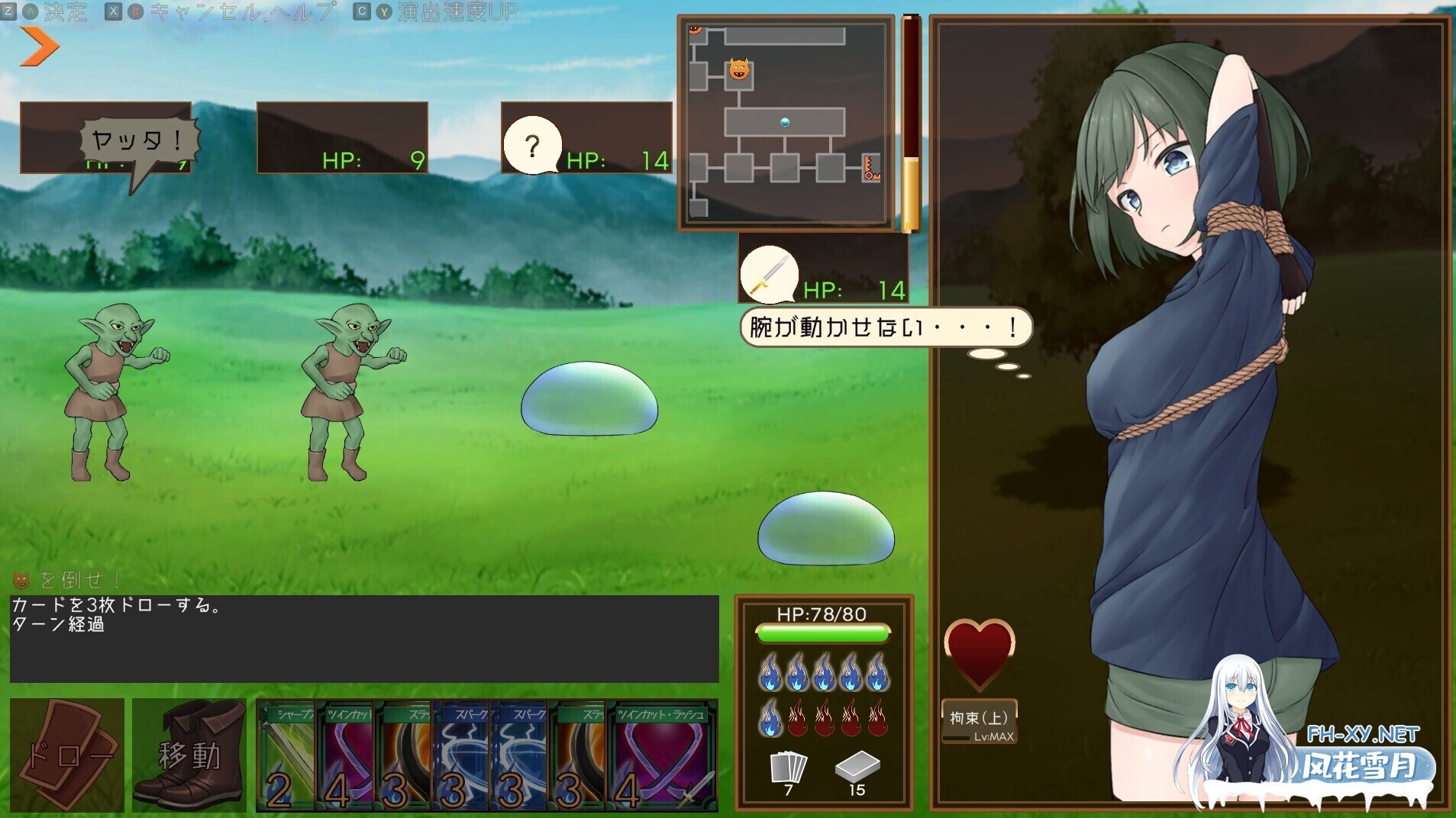Open the question mark bubble above the enemy
The image size is (1456, 818).
coord(533,143)
